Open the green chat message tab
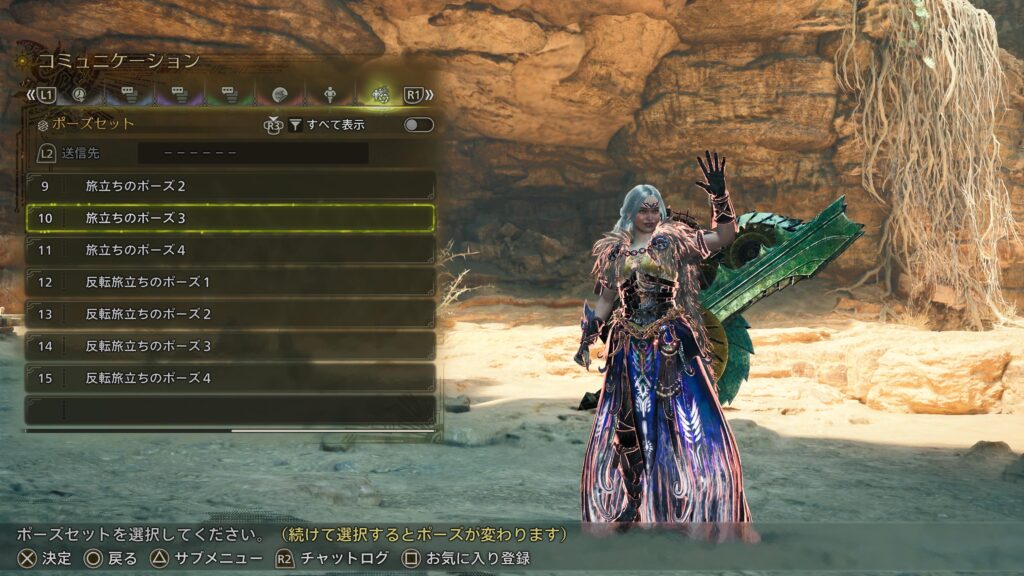 coord(229,95)
